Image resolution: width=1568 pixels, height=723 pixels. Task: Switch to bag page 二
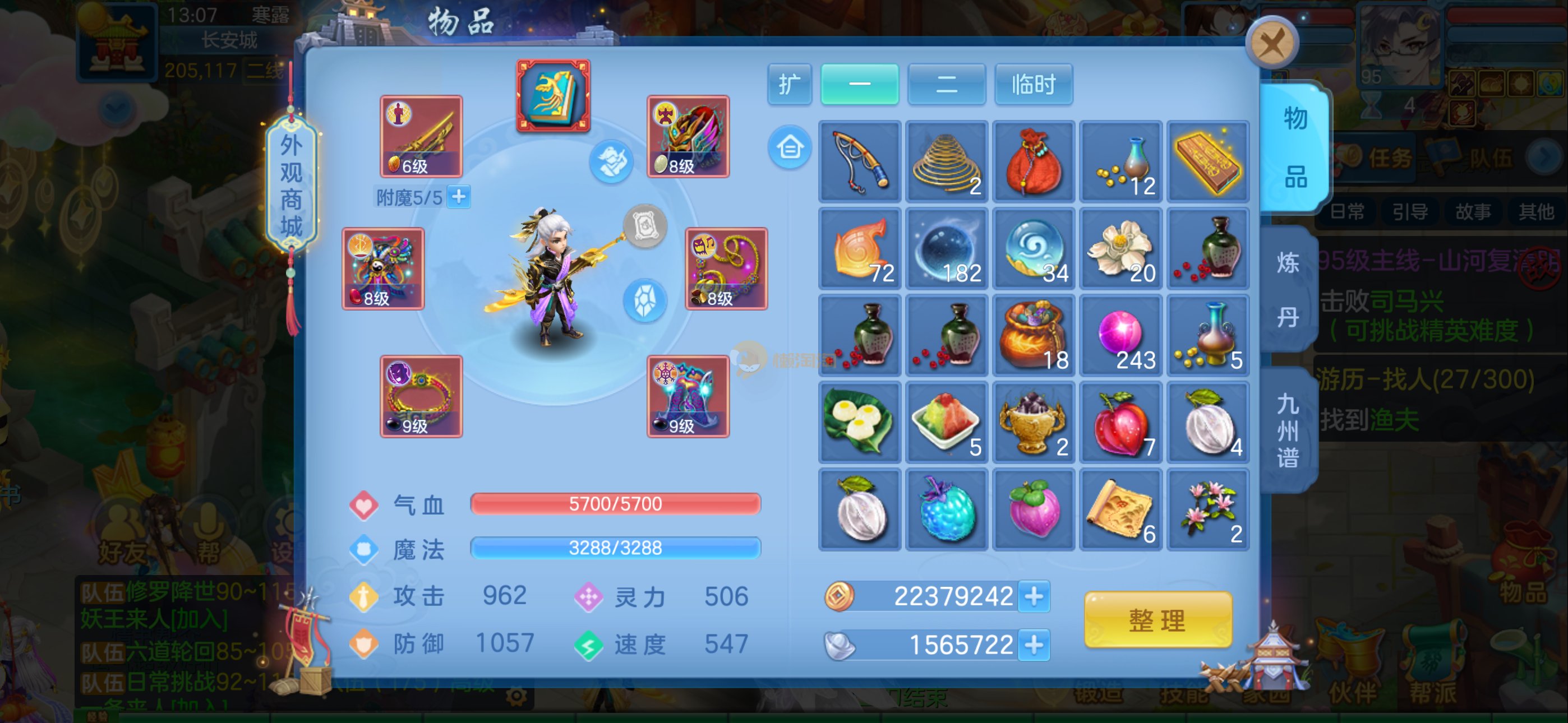point(946,84)
